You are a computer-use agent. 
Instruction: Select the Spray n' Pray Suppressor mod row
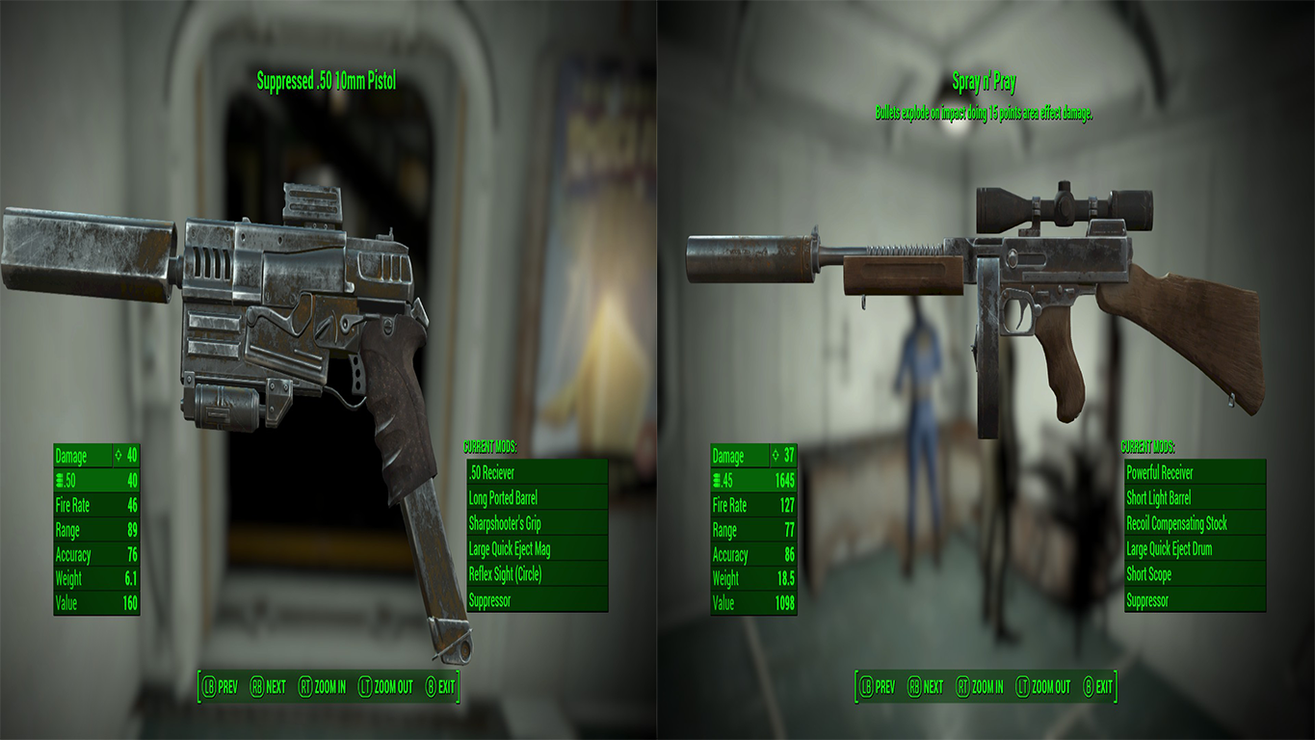pyautogui.click(x=1195, y=600)
